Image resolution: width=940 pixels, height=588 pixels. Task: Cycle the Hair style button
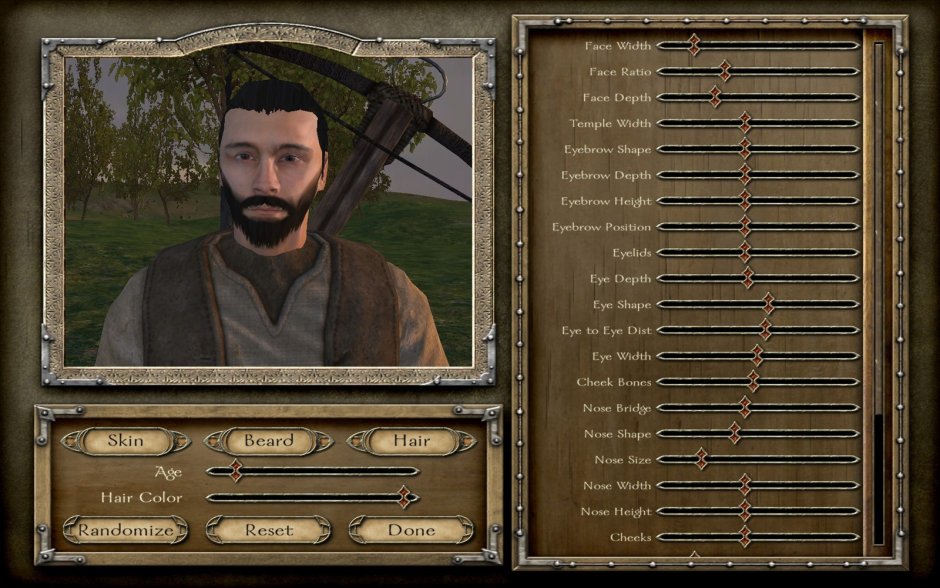(x=411, y=440)
